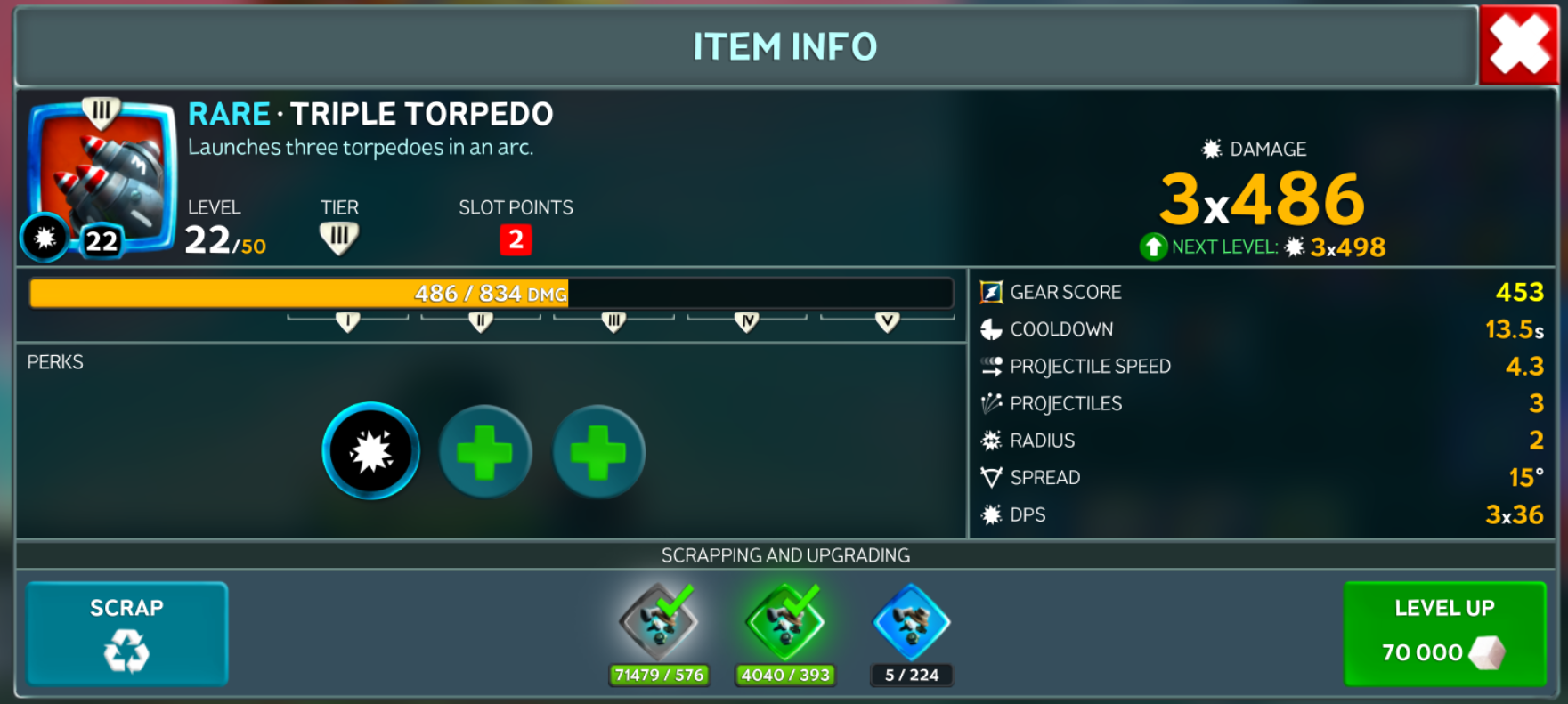Image resolution: width=1568 pixels, height=704 pixels.
Task: Select the blue part showing 5 / 224
Action: (912, 622)
